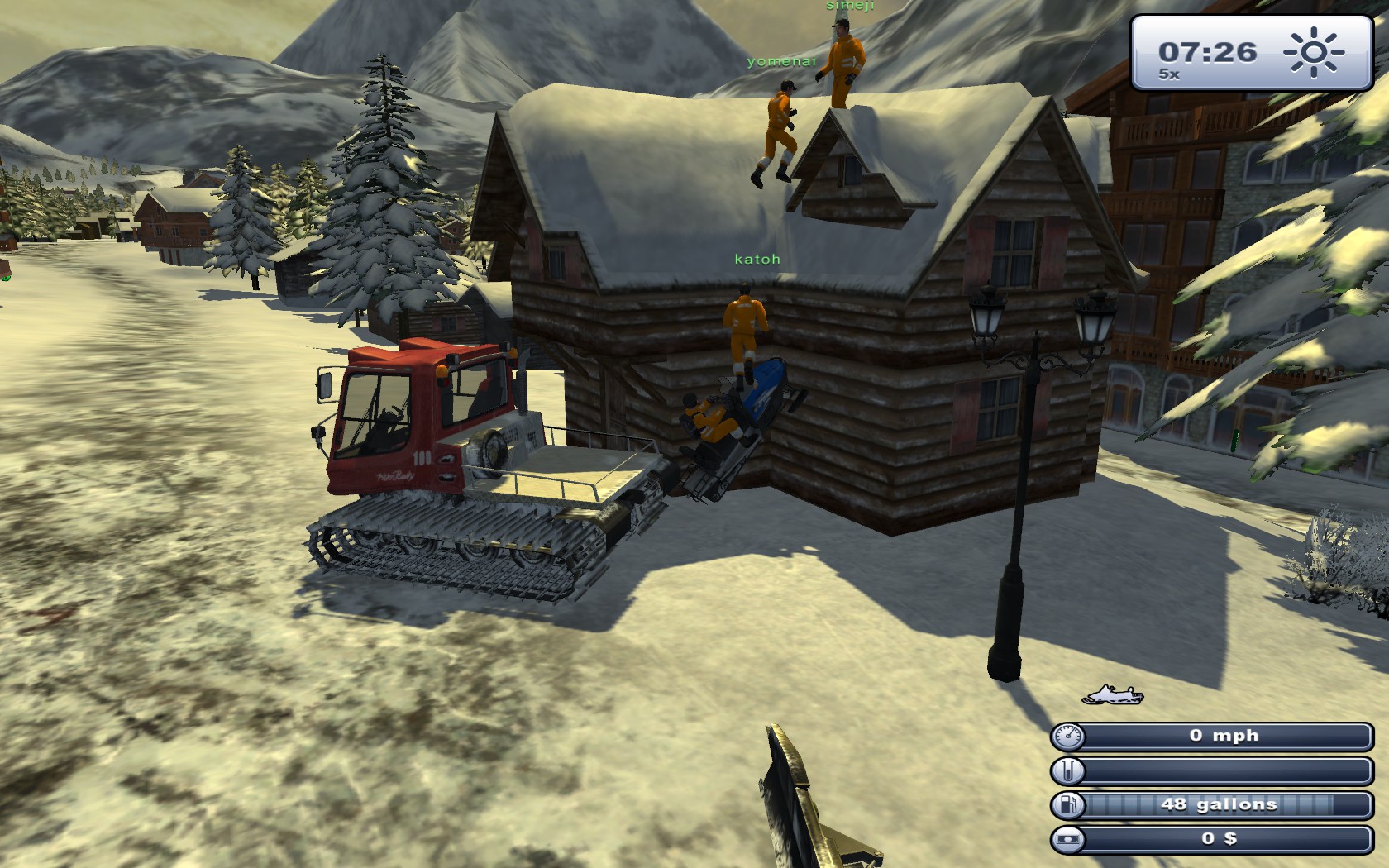The image size is (1389, 868).
Task: Click the speedometer icon on the HUD
Action: pos(1069,735)
